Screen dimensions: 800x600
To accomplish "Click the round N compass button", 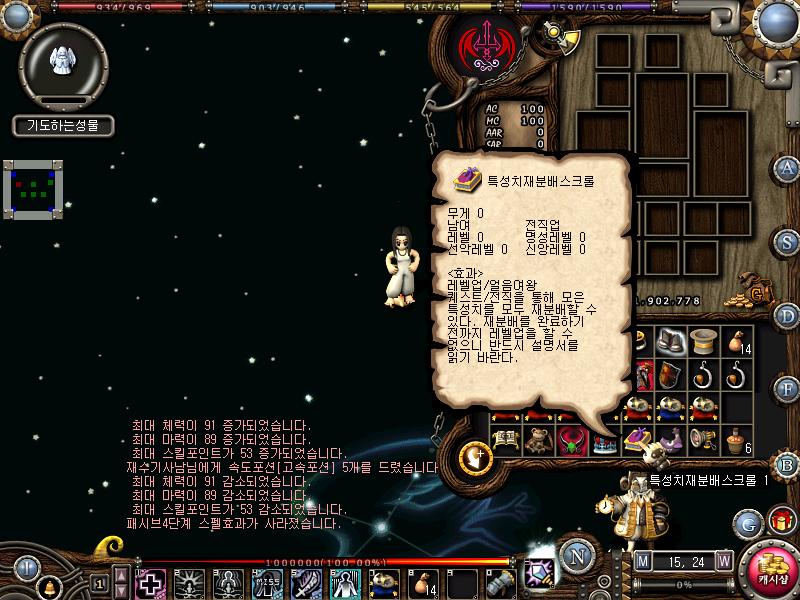I will point(577,555).
